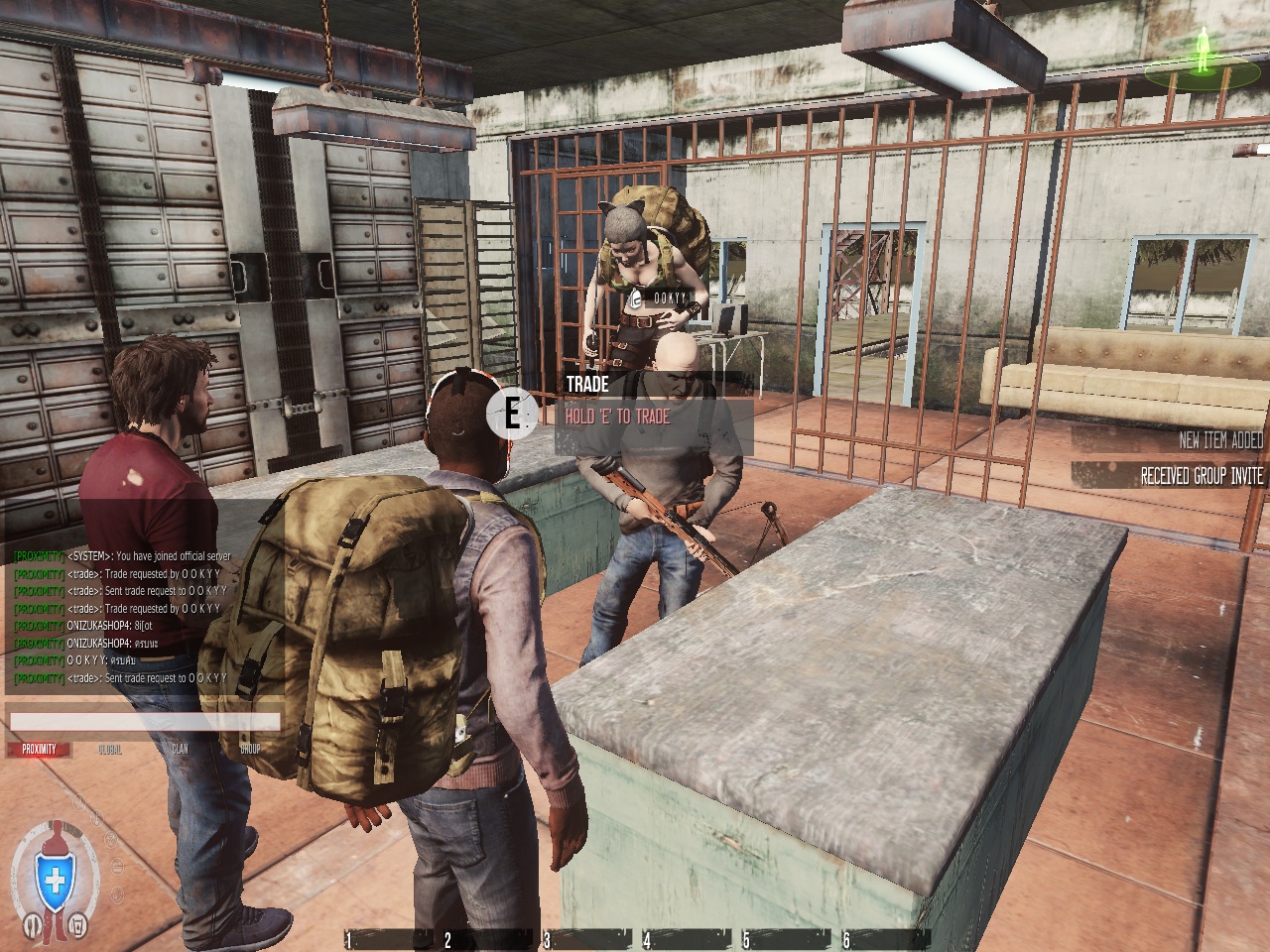Click the New Item Added notification
Screen dimensions: 1270x952
pyautogui.click(x=1220, y=440)
